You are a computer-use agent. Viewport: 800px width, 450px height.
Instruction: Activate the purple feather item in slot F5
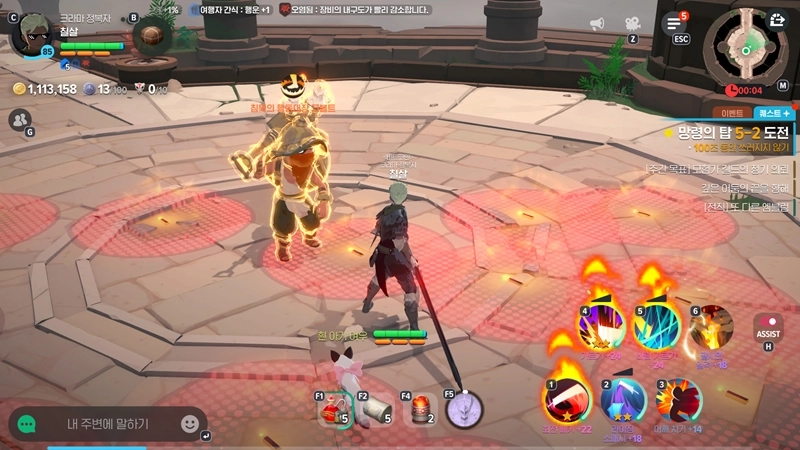(x=463, y=409)
